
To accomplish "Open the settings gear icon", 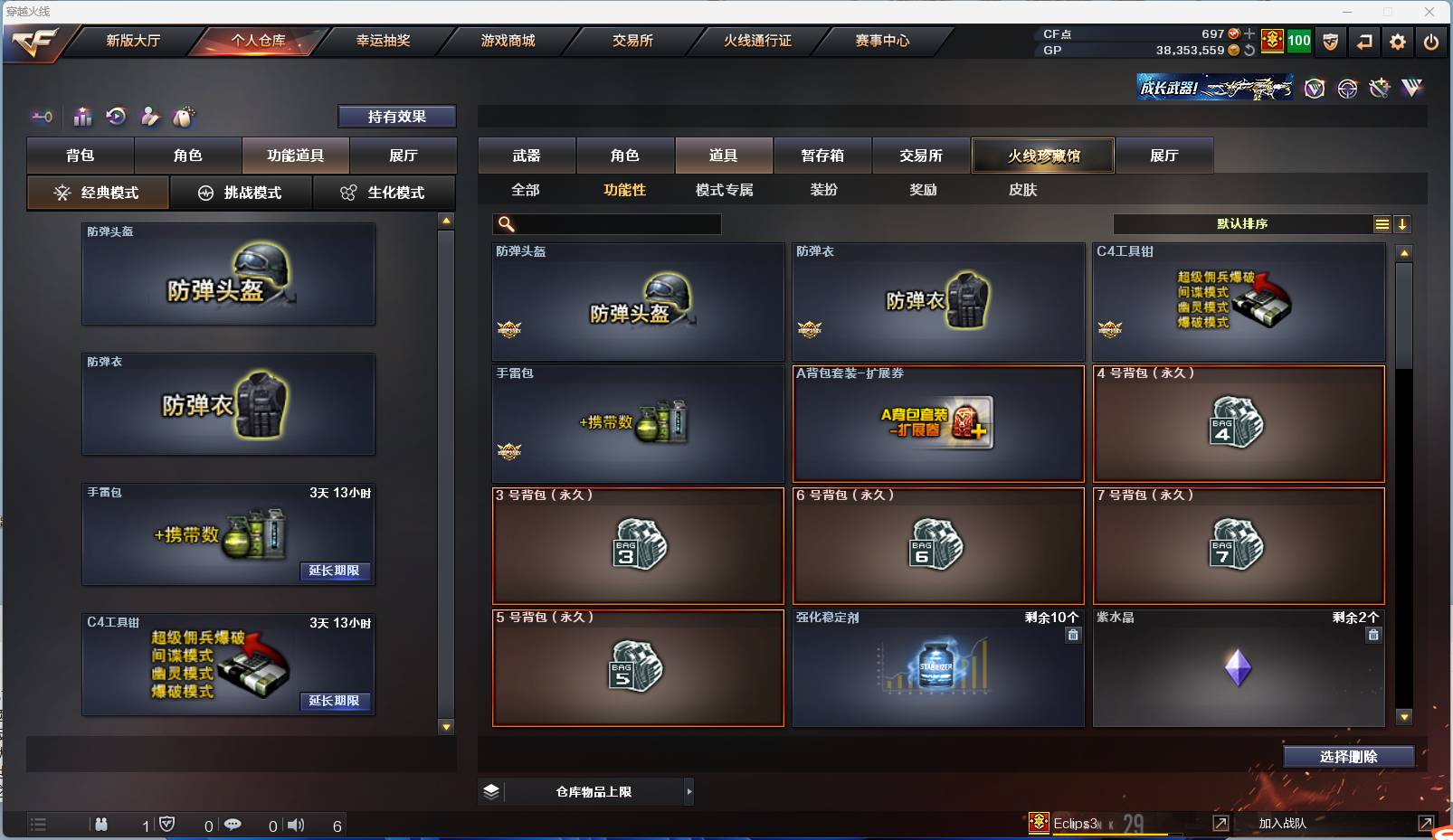I will click(x=1399, y=42).
